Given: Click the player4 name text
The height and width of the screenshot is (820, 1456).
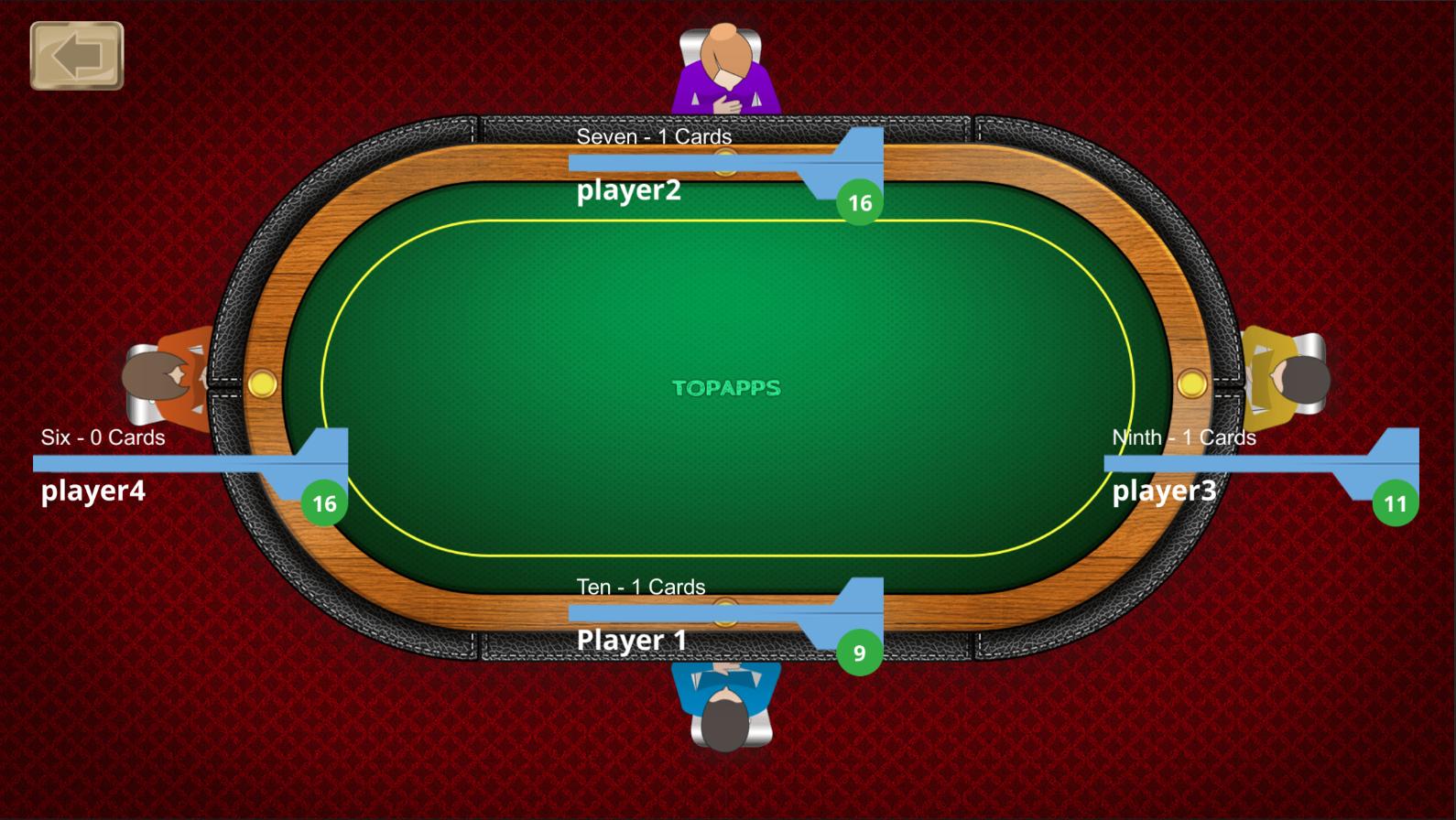Looking at the screenshot, I should [92, 491].
